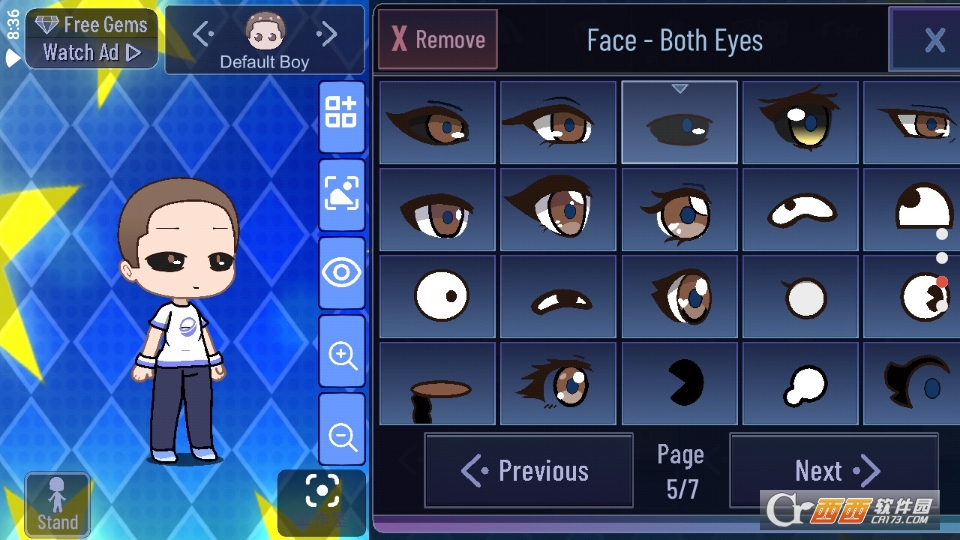
Task: Choose the yellow-iris eye style
Action: click(x=800, y=123)
